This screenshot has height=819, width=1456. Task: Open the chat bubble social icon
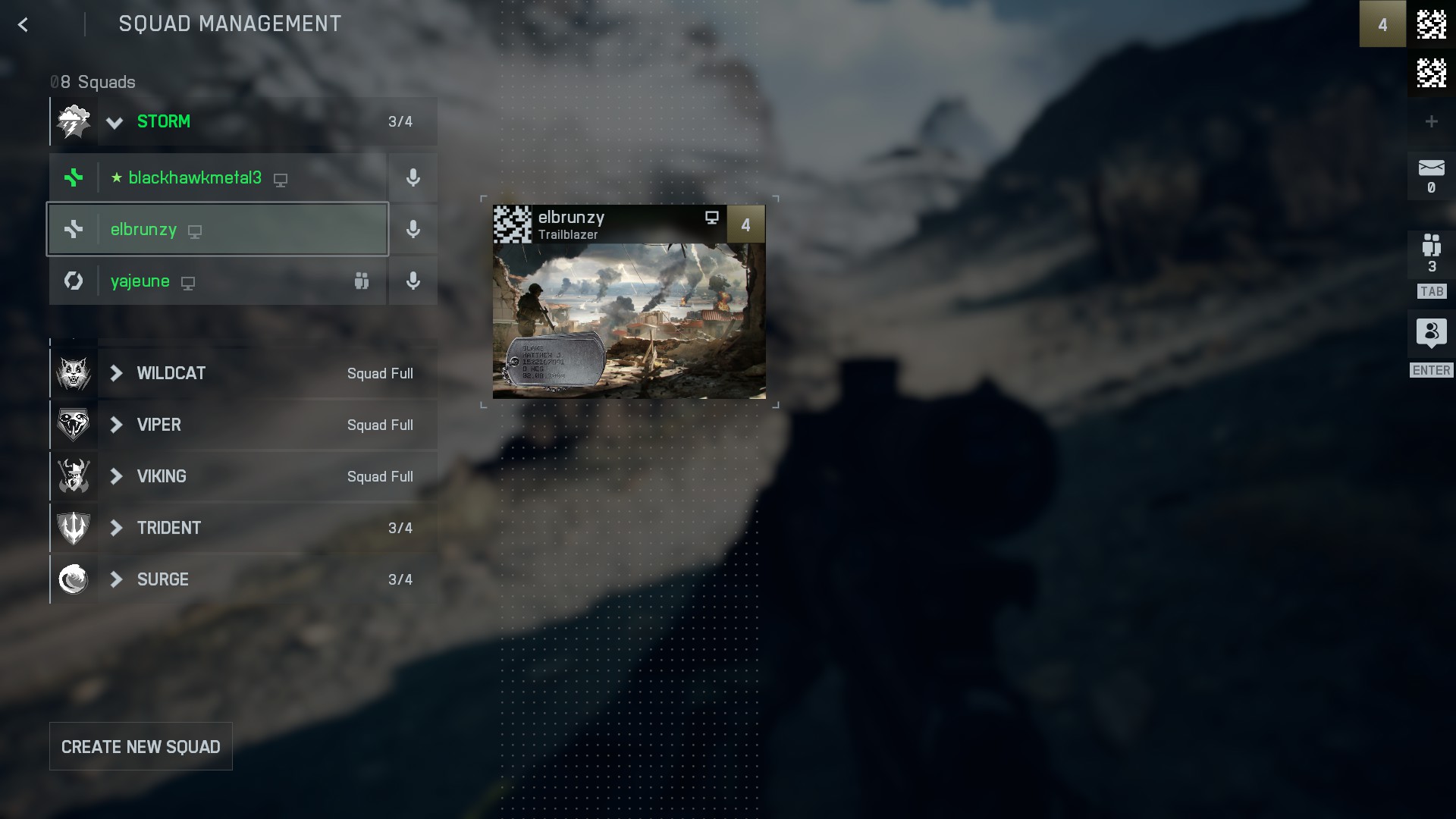tap(1431, 333)
